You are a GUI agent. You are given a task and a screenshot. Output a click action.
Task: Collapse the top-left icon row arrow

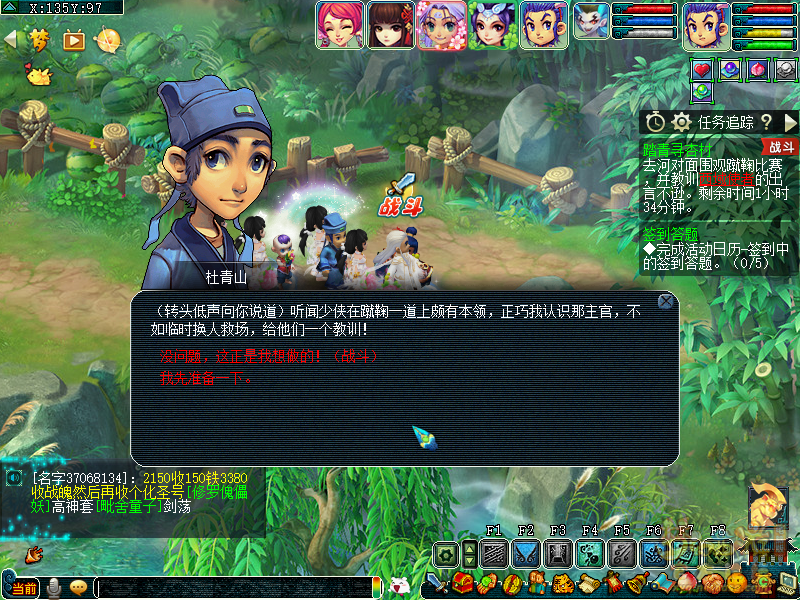[11, 40]
